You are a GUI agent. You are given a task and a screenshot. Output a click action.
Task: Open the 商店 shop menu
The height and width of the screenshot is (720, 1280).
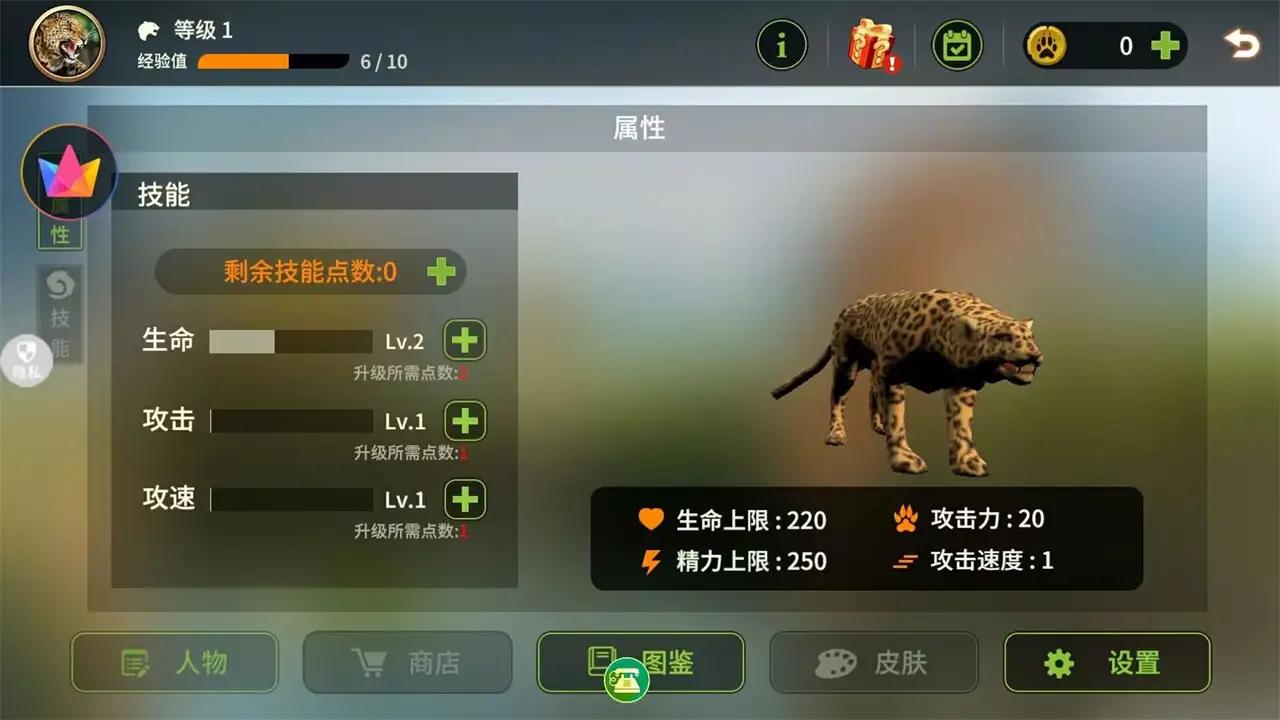tap(407, 662)
